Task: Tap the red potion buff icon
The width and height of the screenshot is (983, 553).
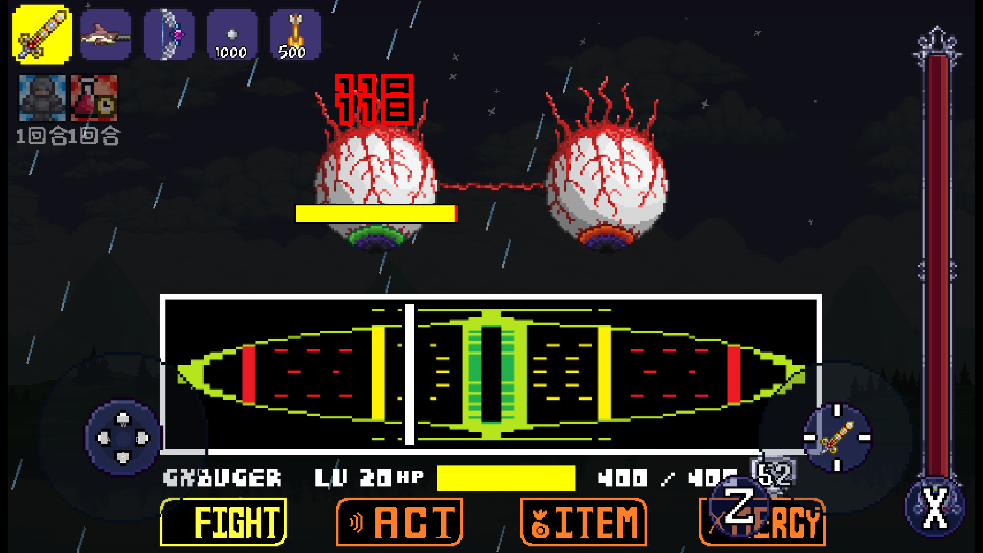Action: tap(94, 98)
